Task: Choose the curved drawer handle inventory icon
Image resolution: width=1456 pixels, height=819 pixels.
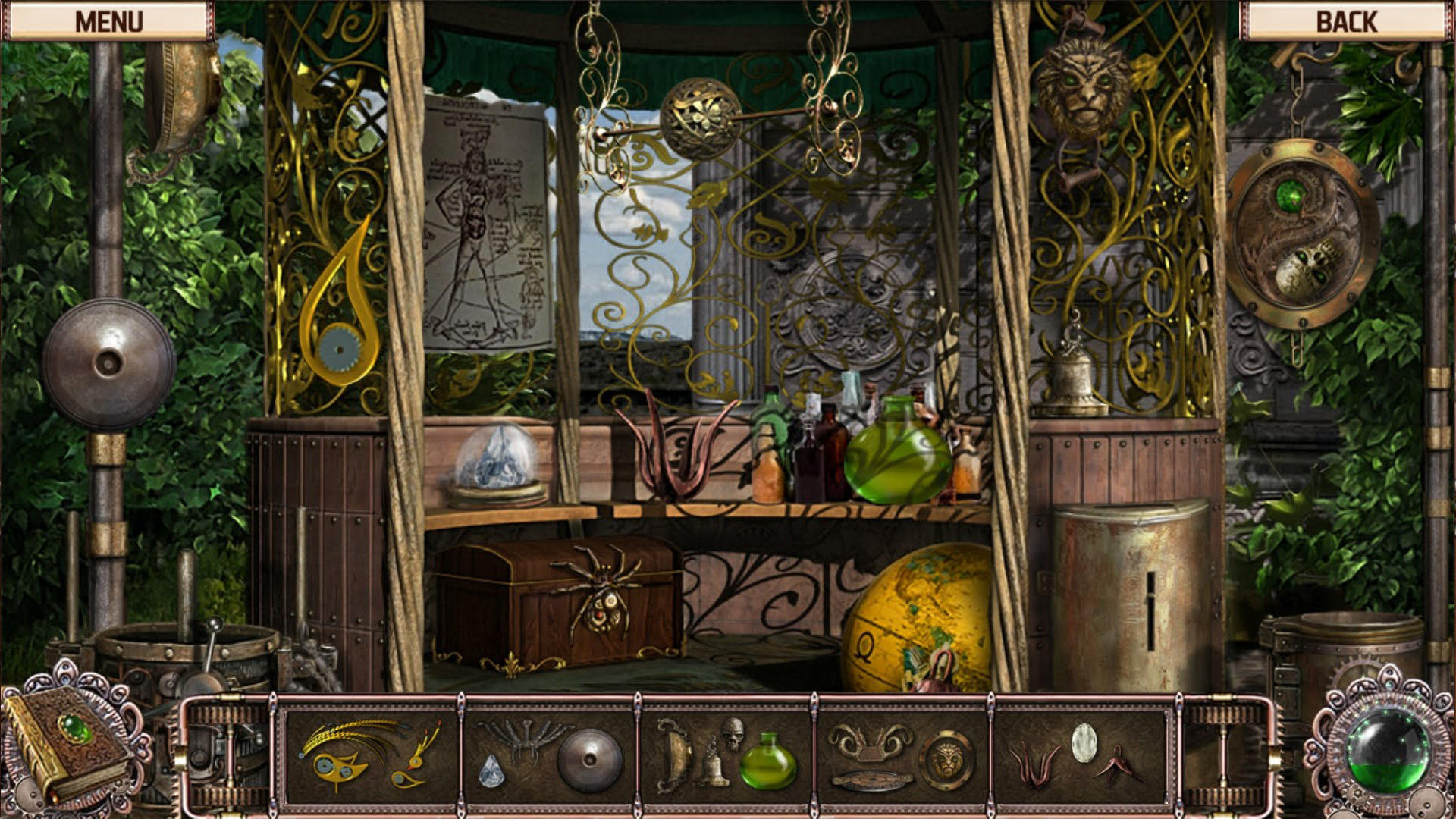Action: [x=673, y=755]
